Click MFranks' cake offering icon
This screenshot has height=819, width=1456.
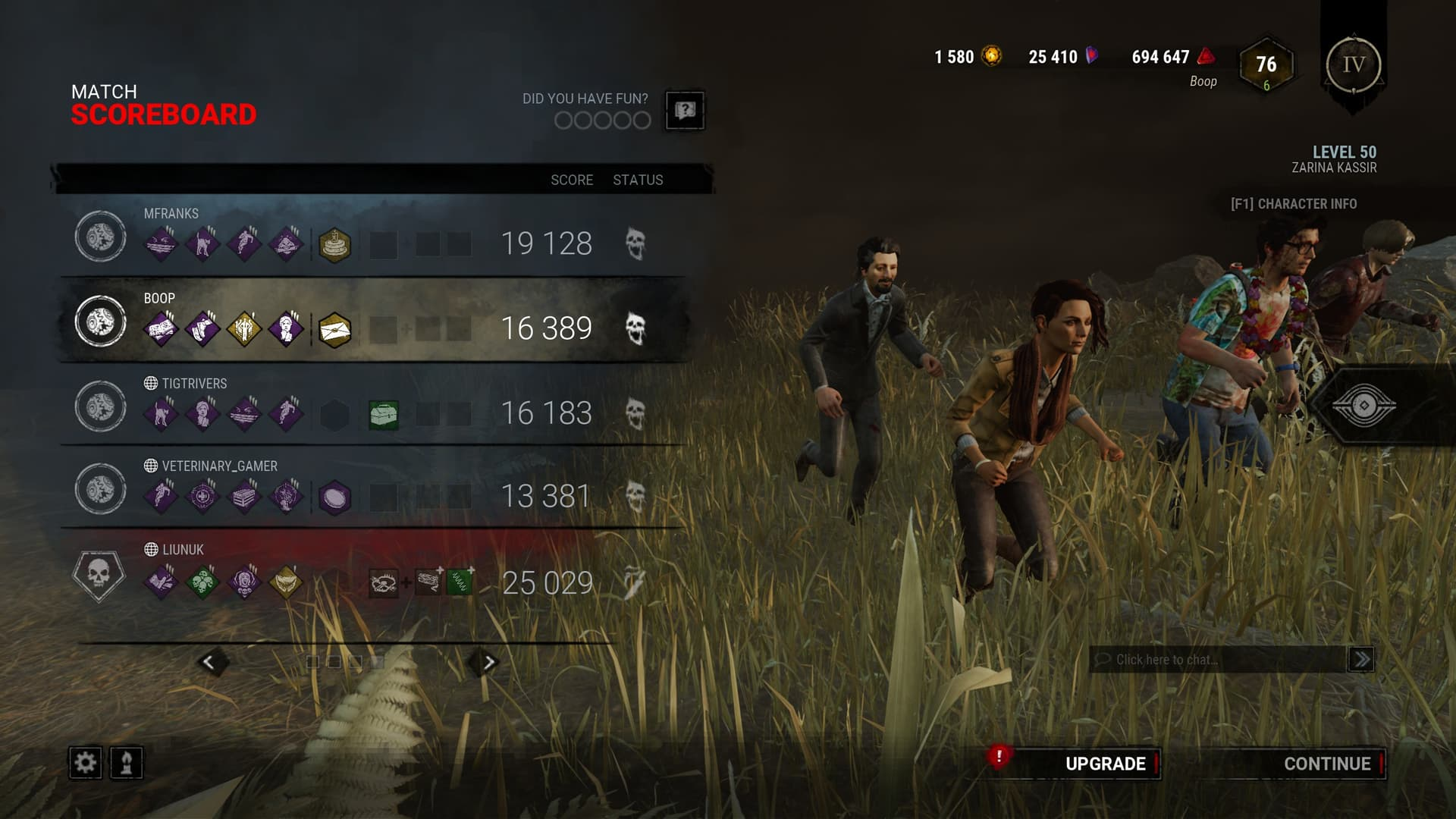pos(334,243)
